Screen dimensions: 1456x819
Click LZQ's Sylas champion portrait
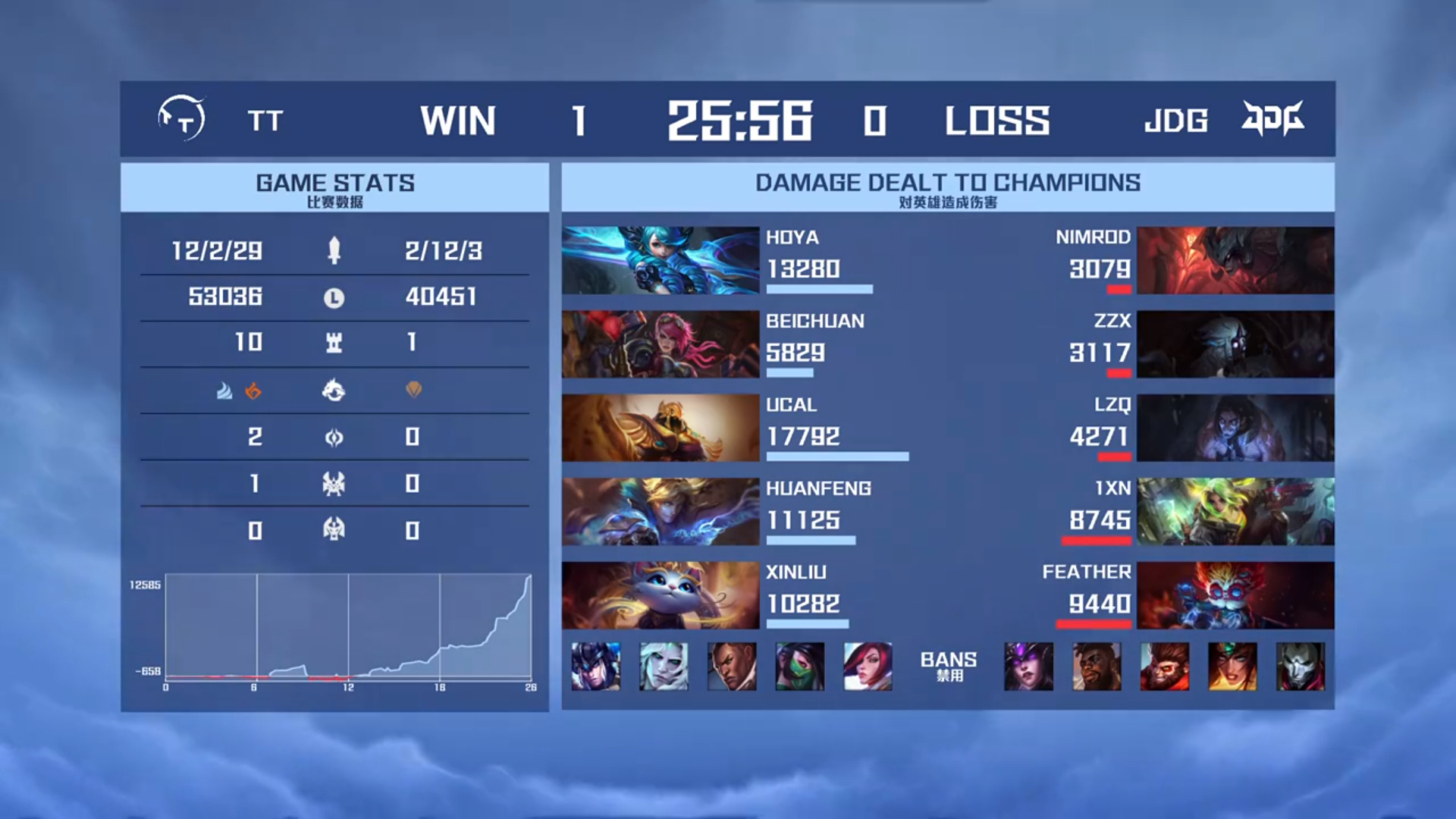click(x=1235, y=428)
